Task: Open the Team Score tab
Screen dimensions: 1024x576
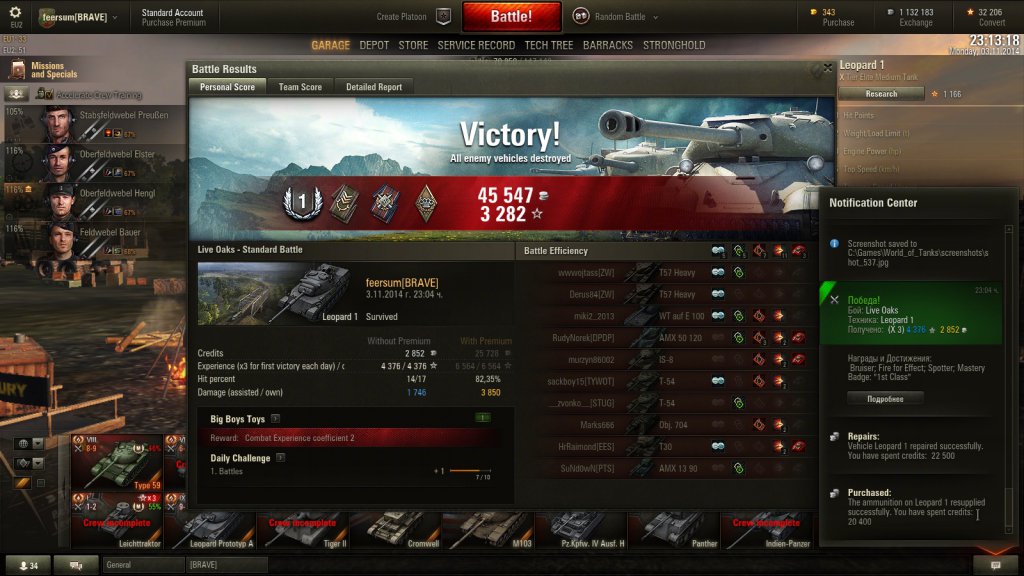Action: point(300,87)
